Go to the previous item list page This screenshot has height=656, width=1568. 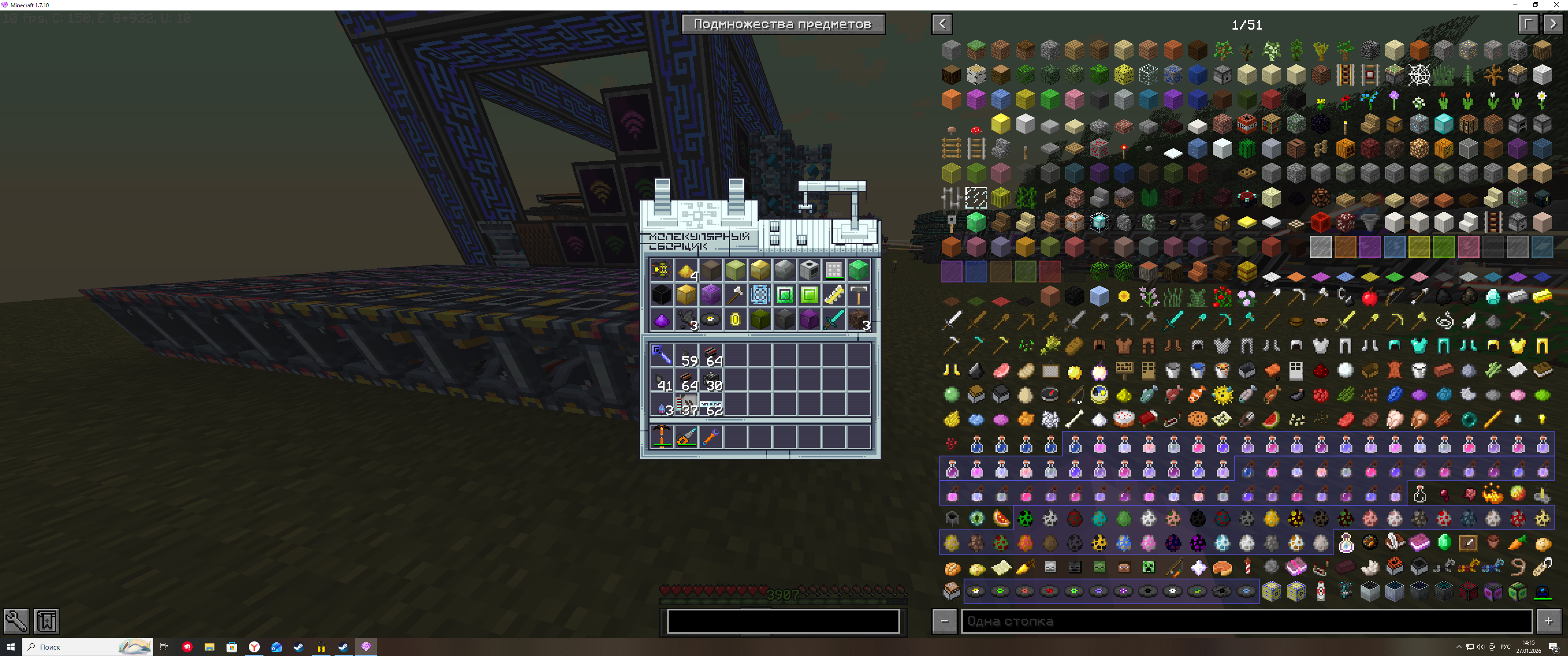coord(942,24)
